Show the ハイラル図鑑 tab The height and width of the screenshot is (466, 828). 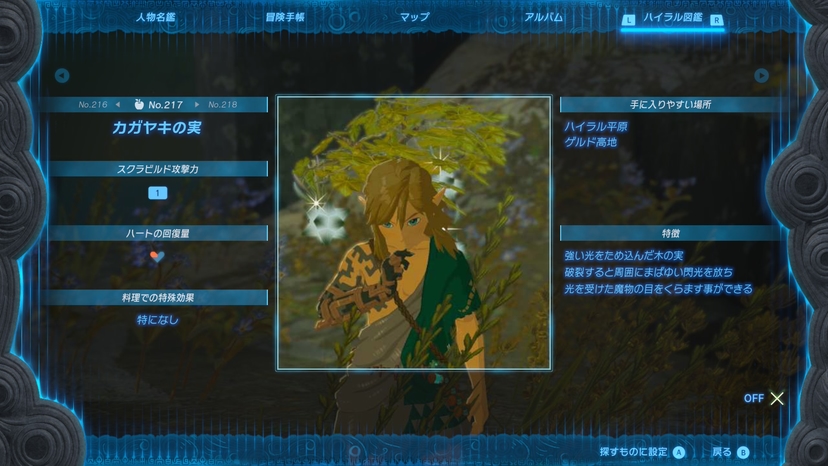(x=674, y=18)
